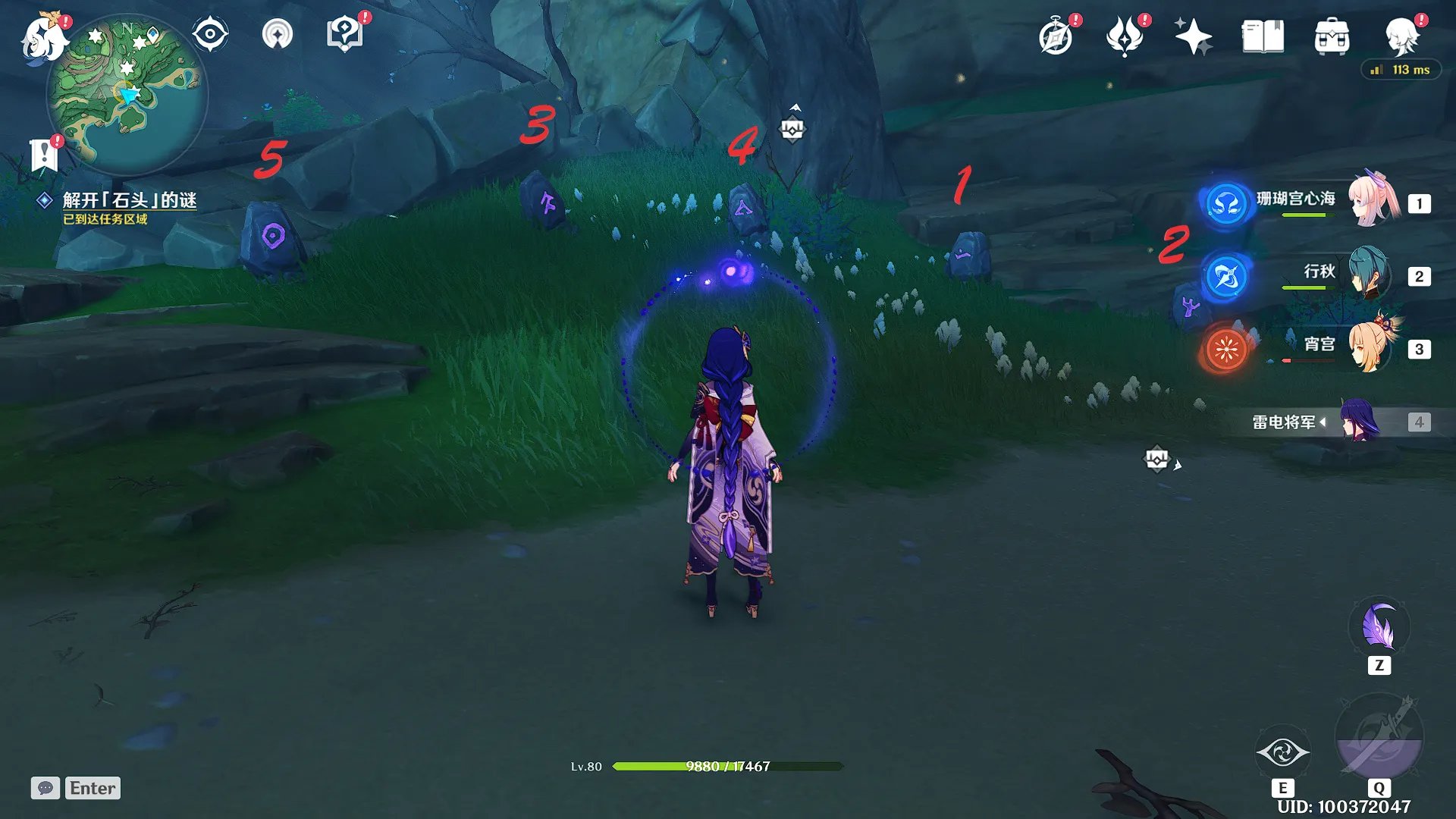The image size is (1456, 819).
Task: Activate the elemental burst icon
Action: (x=1379, y=736)
